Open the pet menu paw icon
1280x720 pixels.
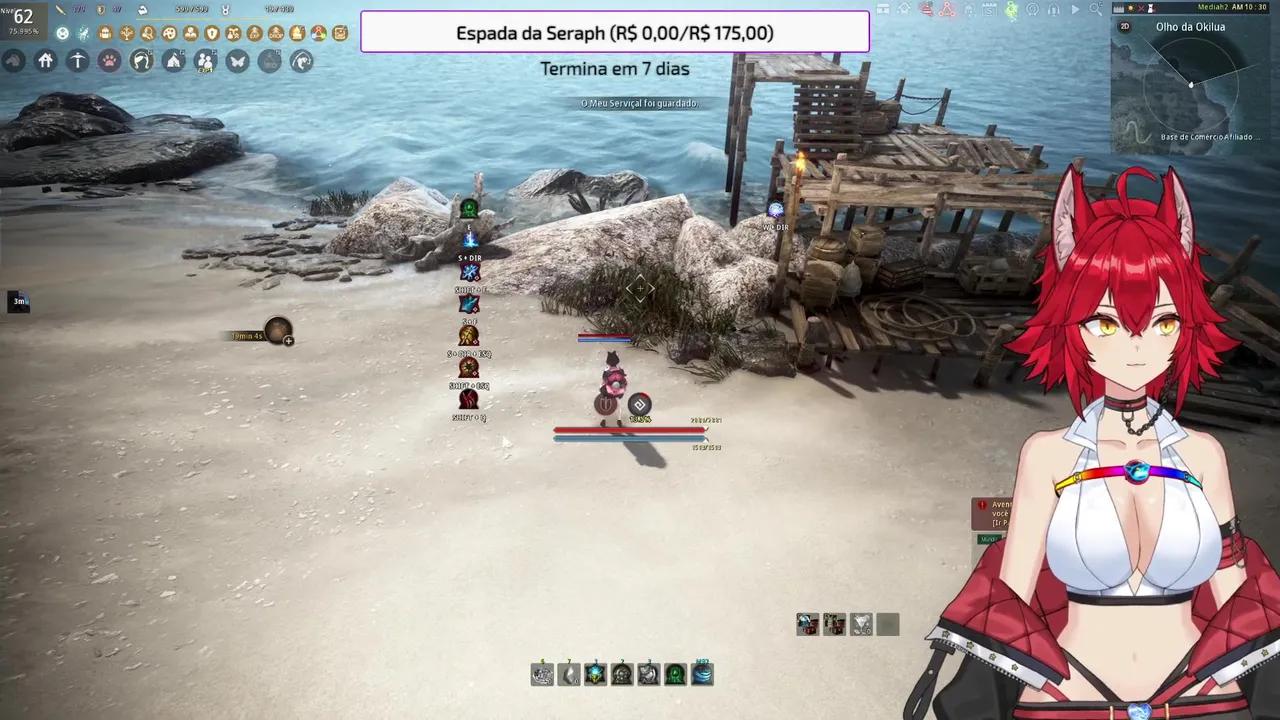110,61
